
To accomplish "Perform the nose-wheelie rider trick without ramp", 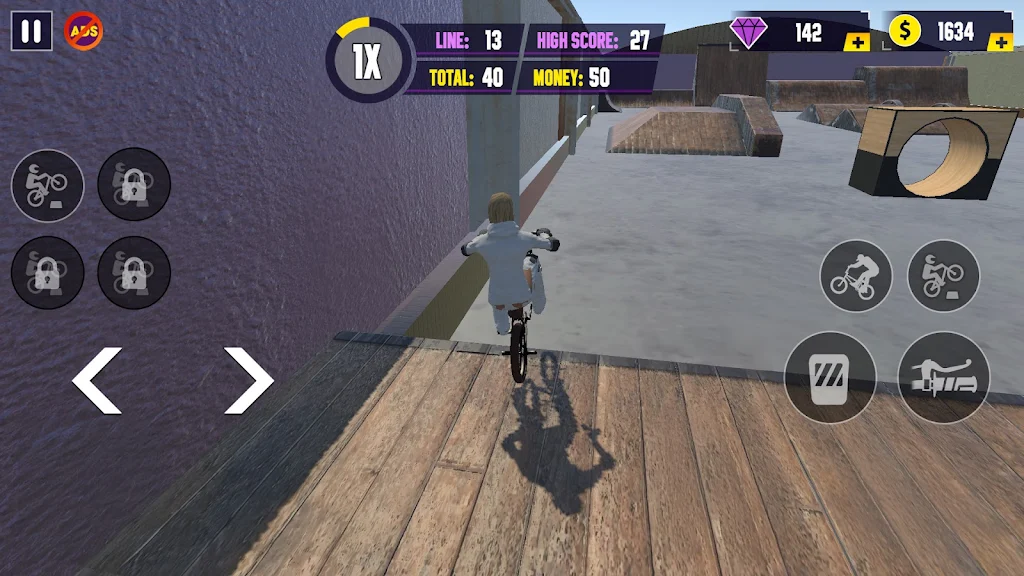I will [856, 276].
